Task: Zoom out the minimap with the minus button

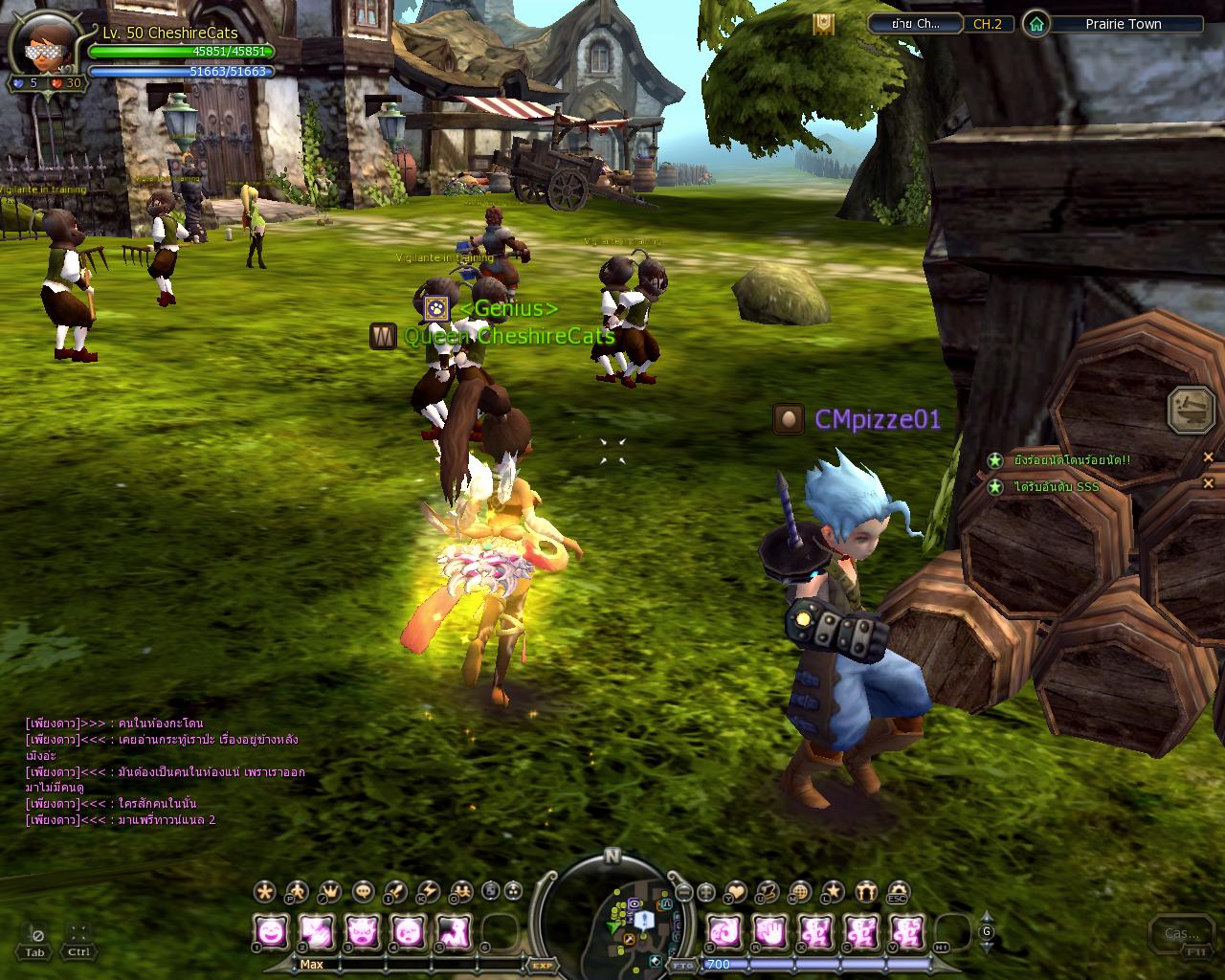Action: tap(683, 892)
